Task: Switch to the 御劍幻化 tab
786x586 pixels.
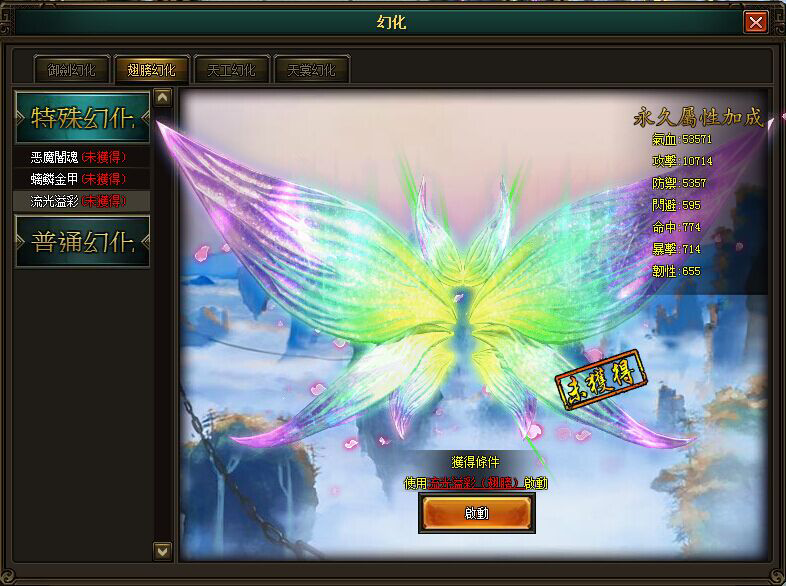Action: (x=72, y=70)
